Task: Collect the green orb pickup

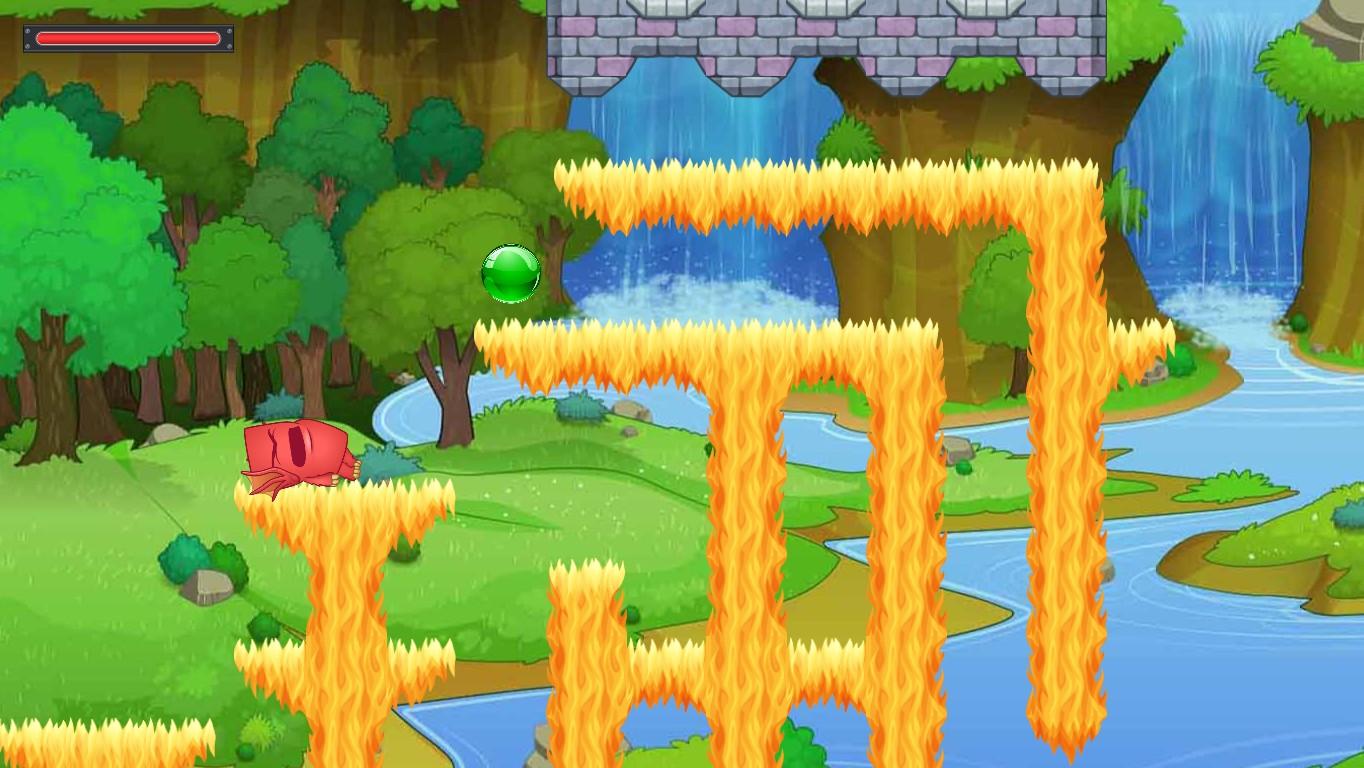Action: (x=510, y=273)
